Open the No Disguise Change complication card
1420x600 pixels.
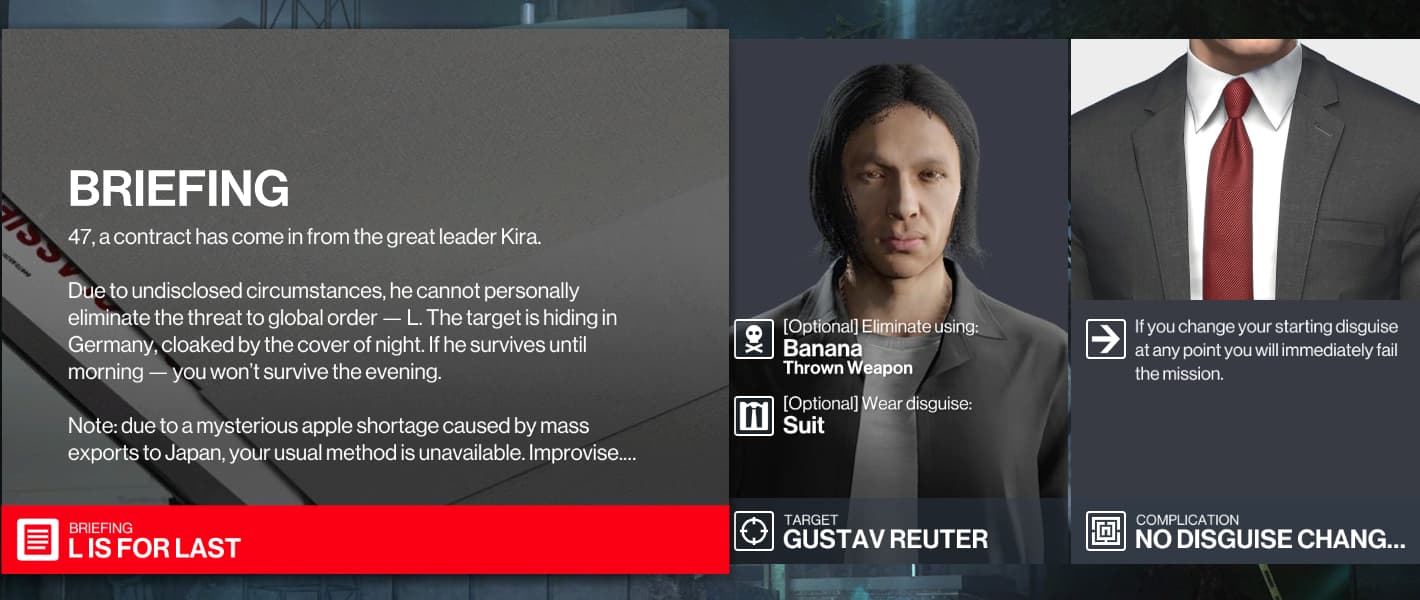(1245, 531)
